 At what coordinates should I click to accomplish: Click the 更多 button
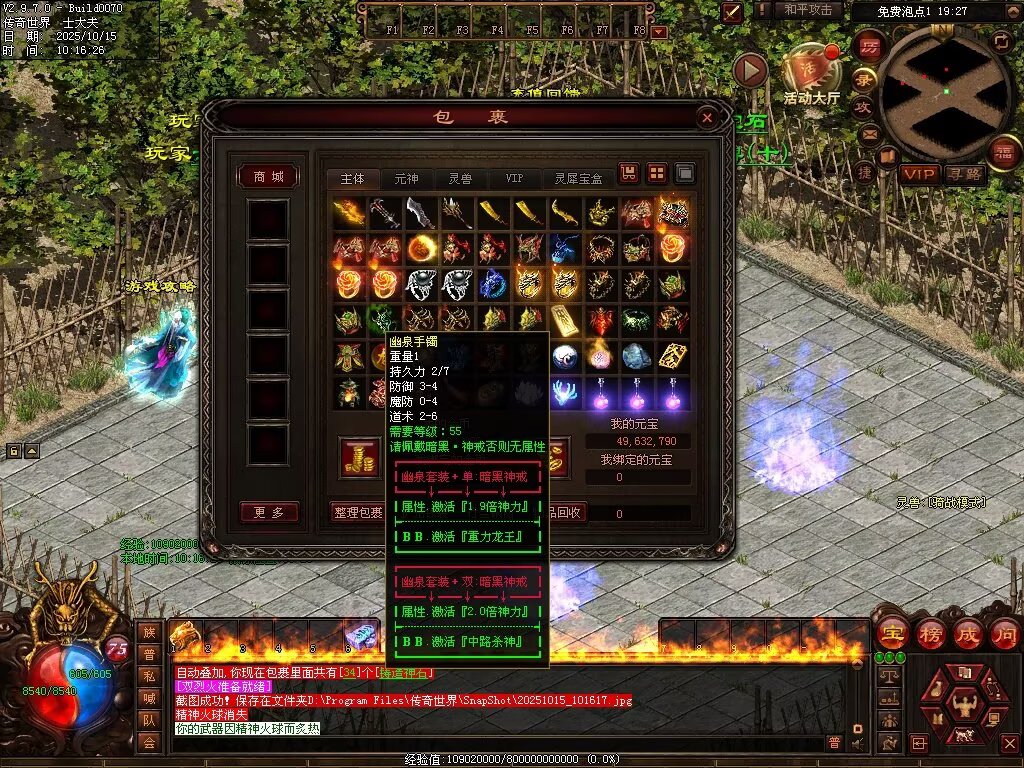pos(268,512)
